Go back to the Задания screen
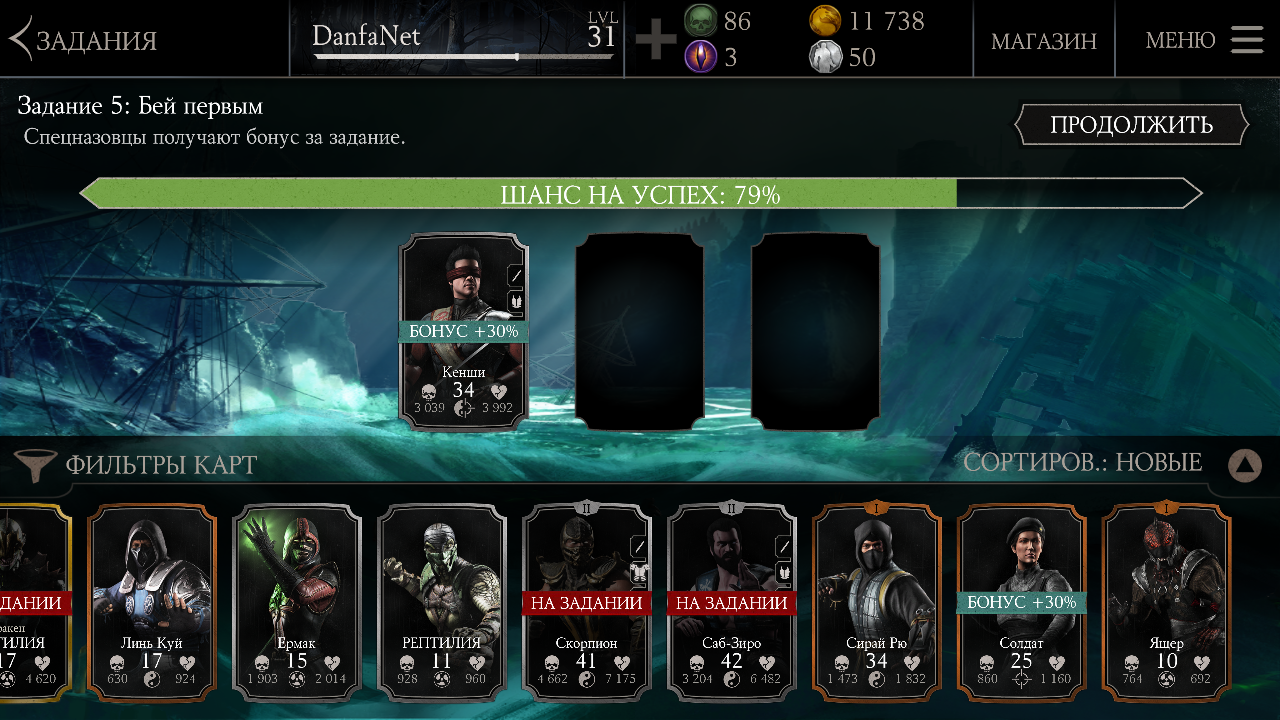This screenshot has width=1280, height=720. click(85, 40)
